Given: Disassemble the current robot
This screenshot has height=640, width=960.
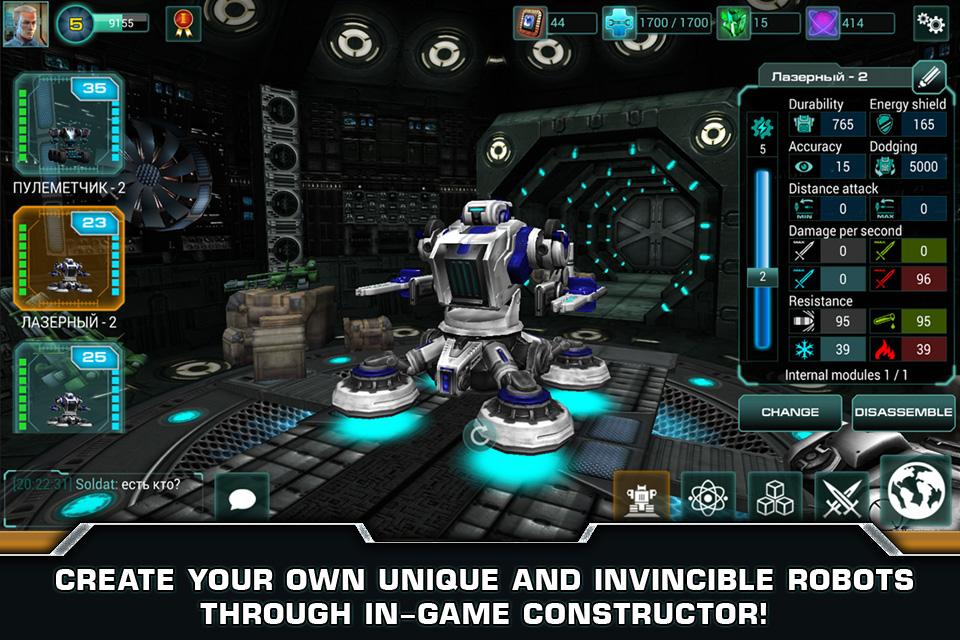Looking at the screenshot, I should tap(903, 412).
